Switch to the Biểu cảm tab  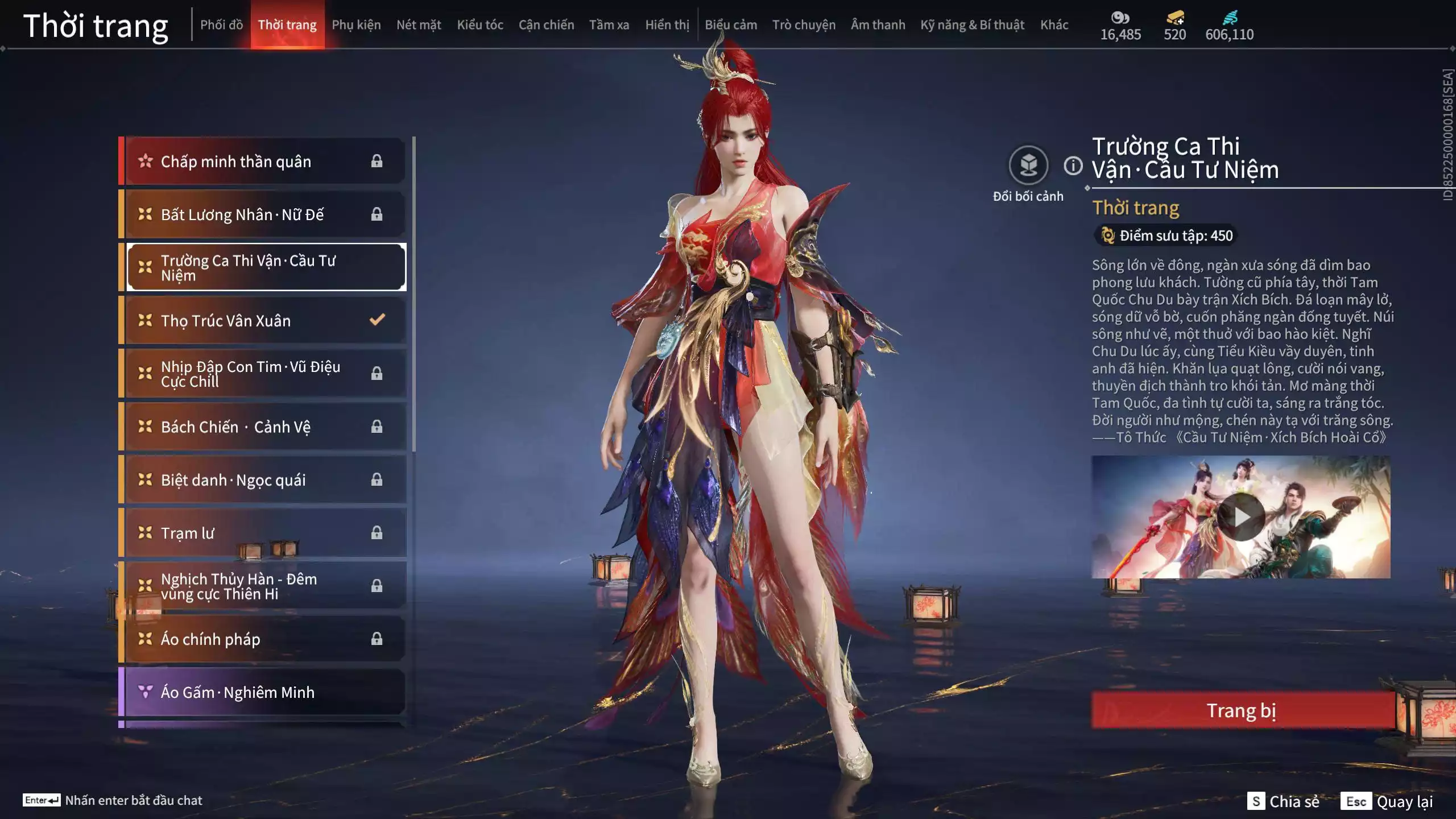coord(731,25)
